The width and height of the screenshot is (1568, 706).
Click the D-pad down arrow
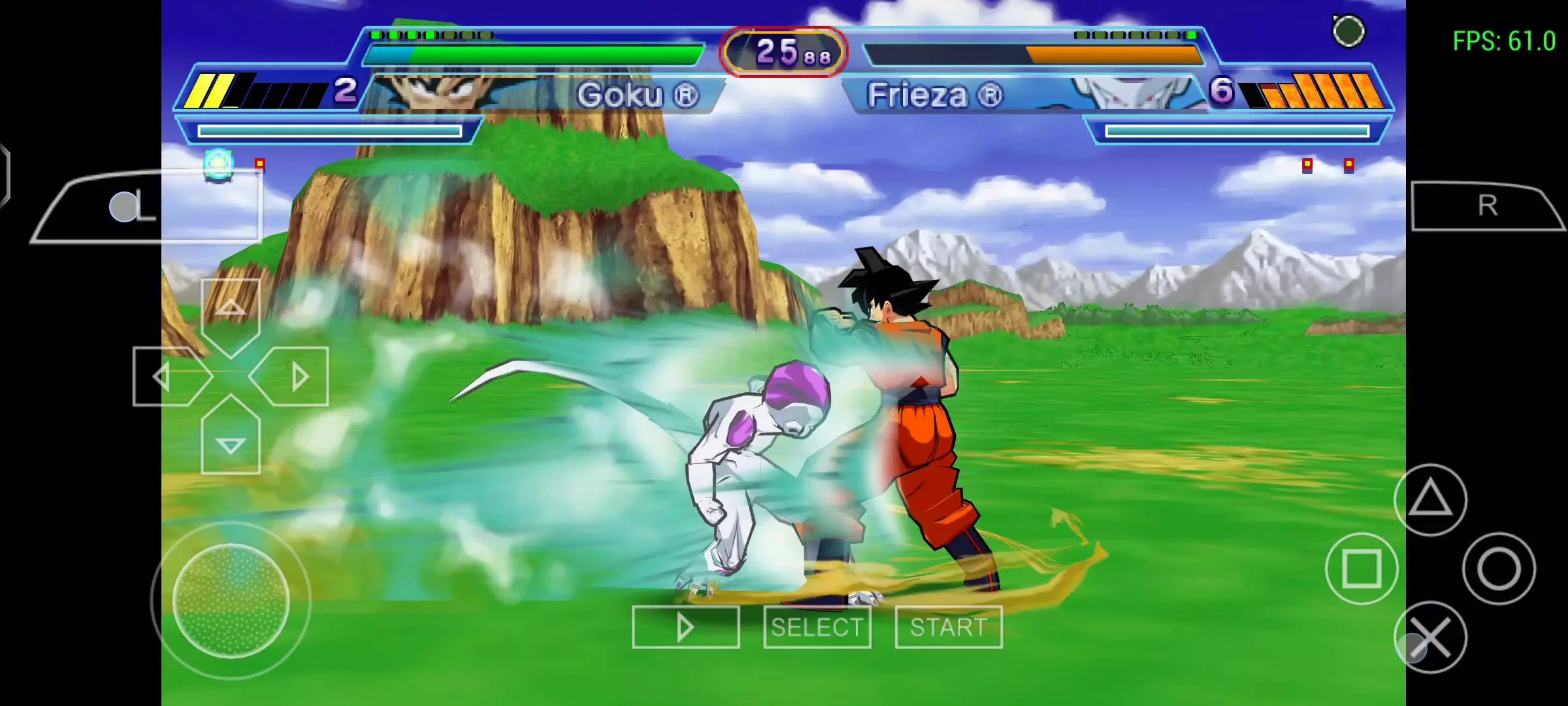[231, 443]
